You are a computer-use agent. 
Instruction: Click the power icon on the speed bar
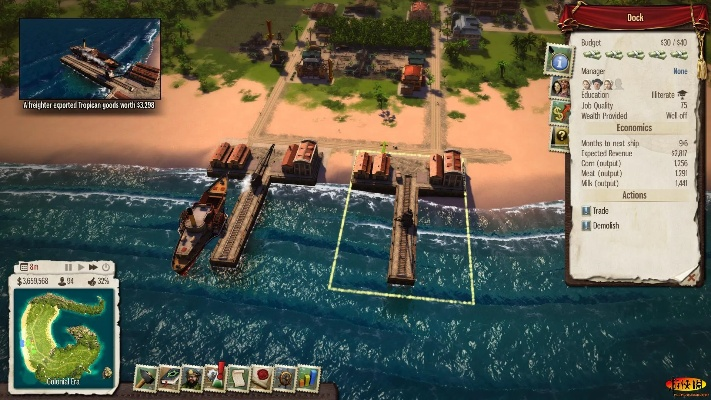(x=105, y=267)
